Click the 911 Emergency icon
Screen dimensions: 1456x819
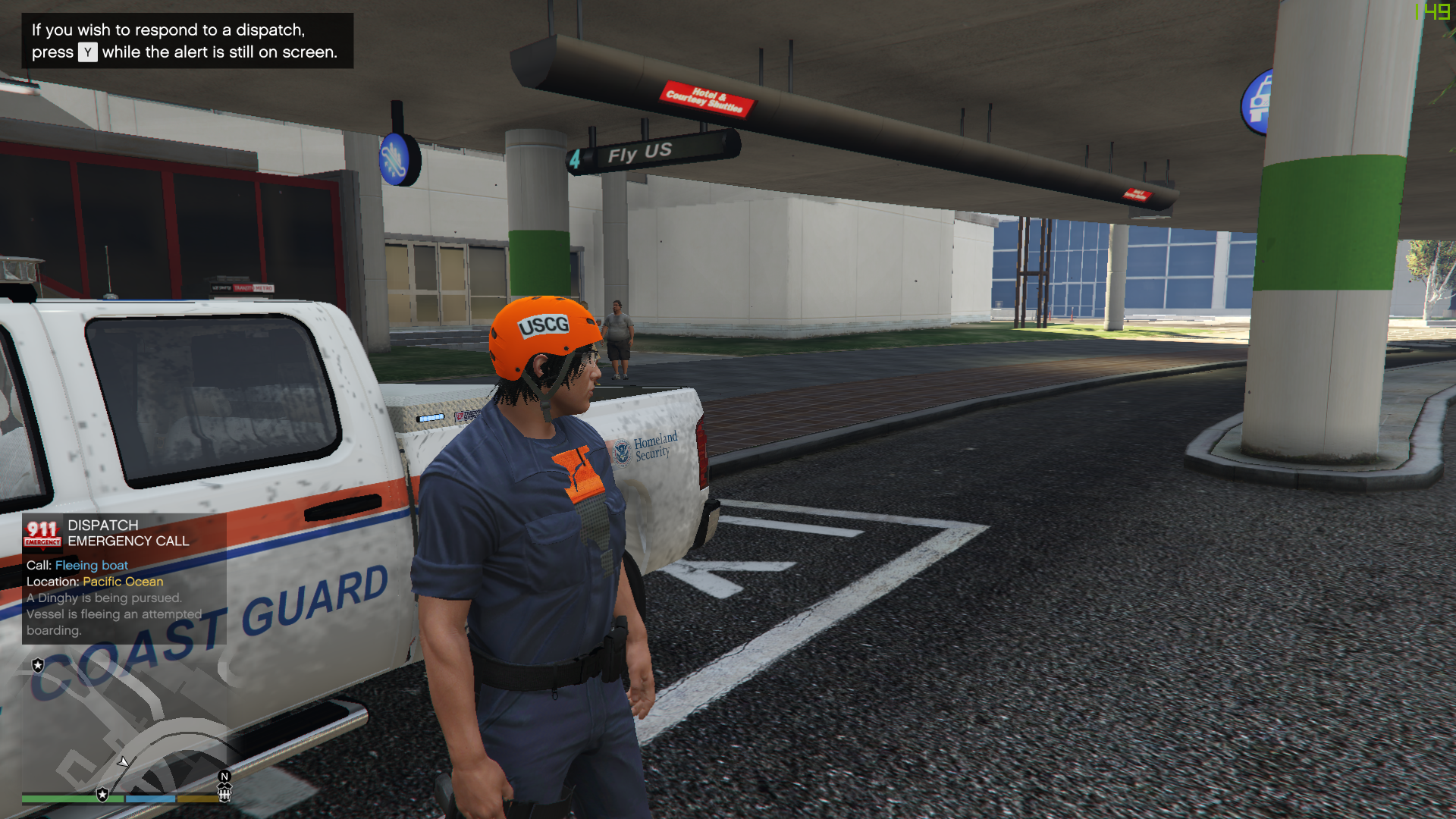[x=42, y=533]
